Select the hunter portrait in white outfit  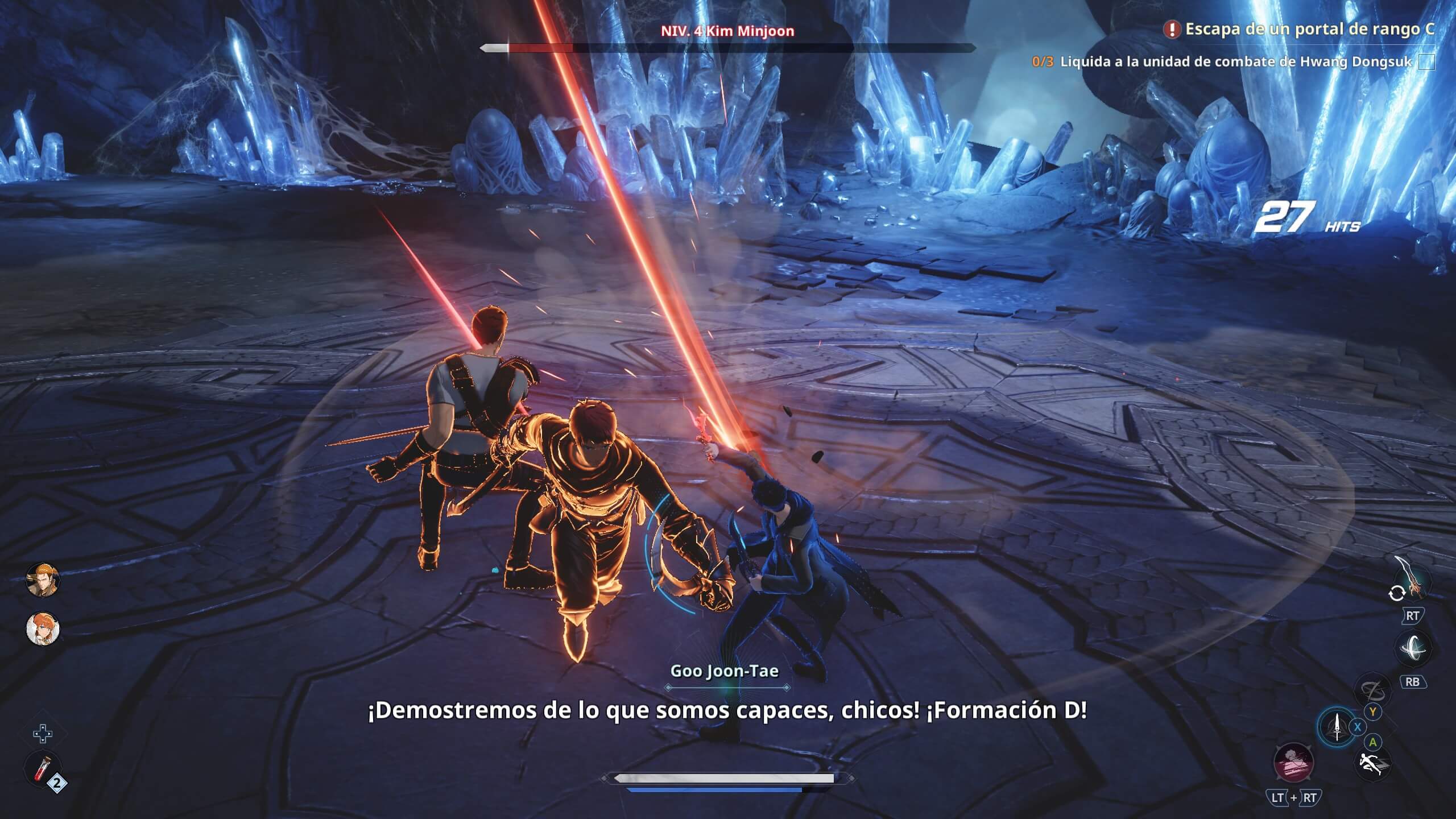click(x=43, y=629)
